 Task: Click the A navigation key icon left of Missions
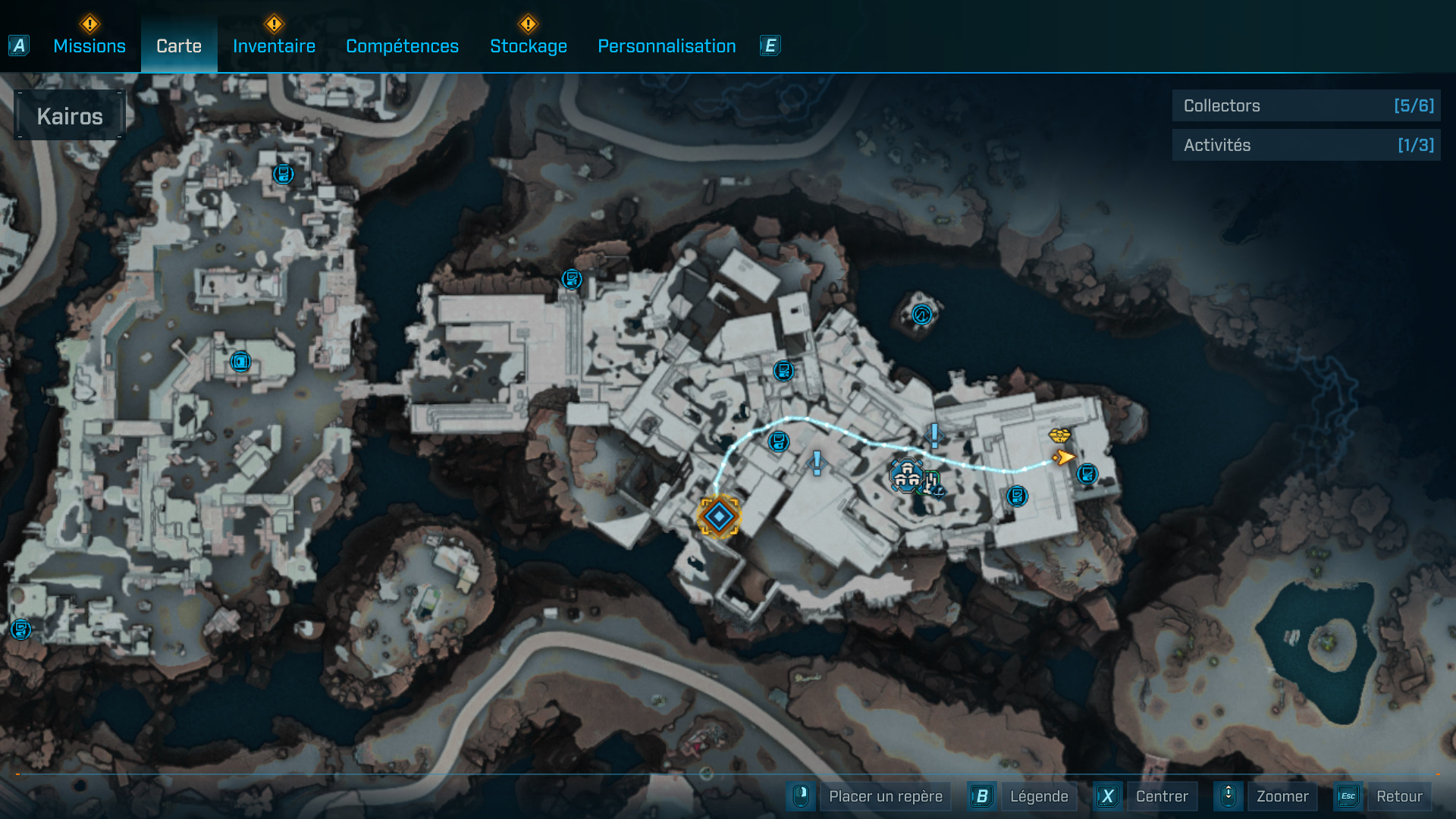point(18,45)
